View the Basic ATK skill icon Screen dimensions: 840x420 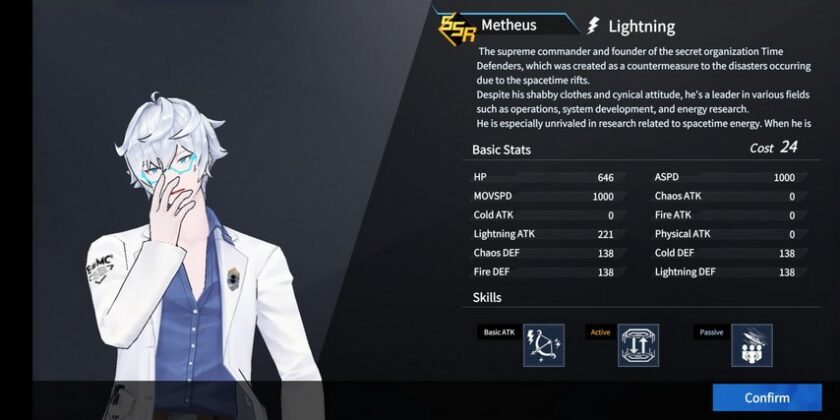[x=544, y=345]
